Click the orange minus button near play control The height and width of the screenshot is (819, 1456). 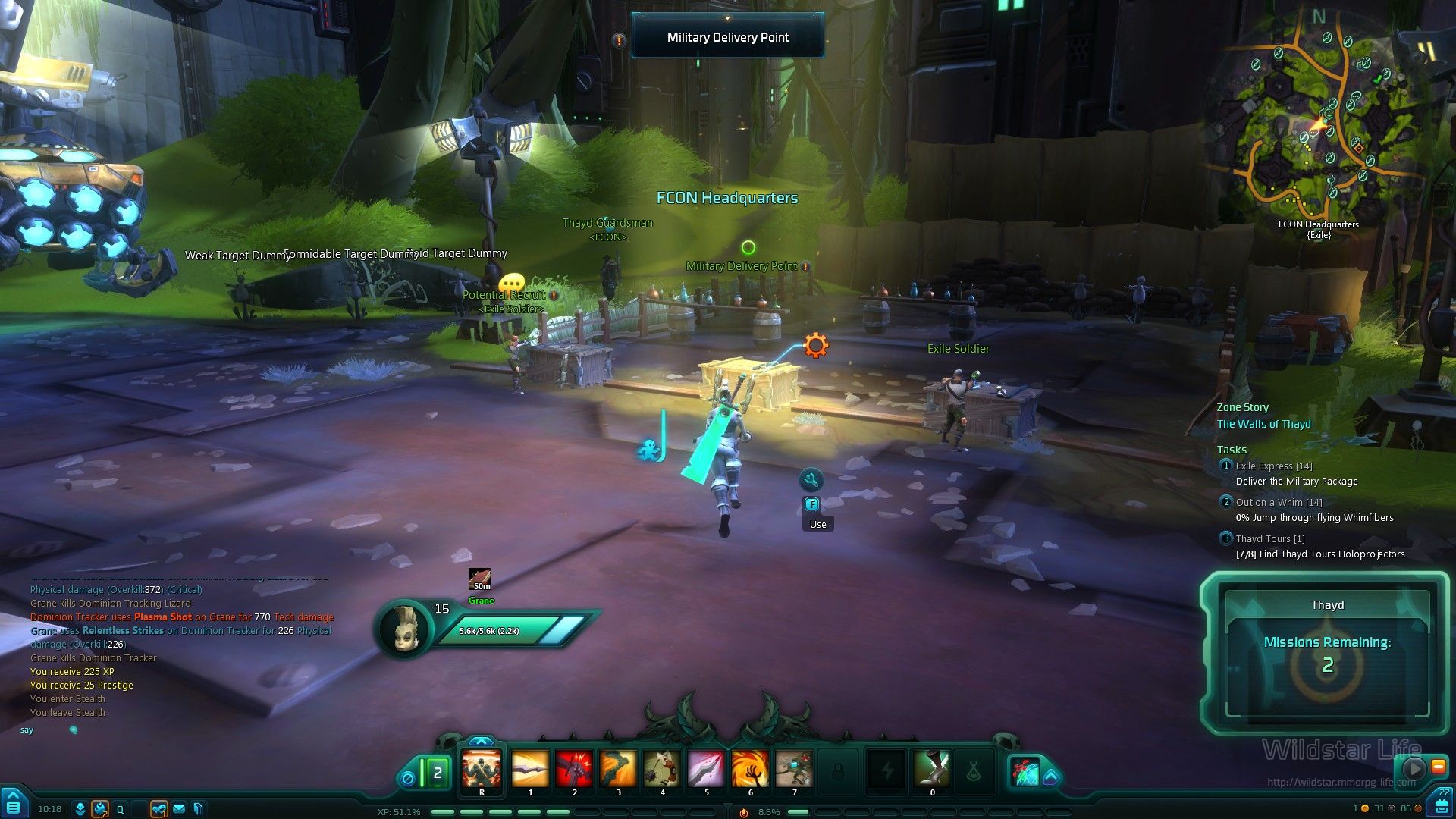pos(1437,767)
